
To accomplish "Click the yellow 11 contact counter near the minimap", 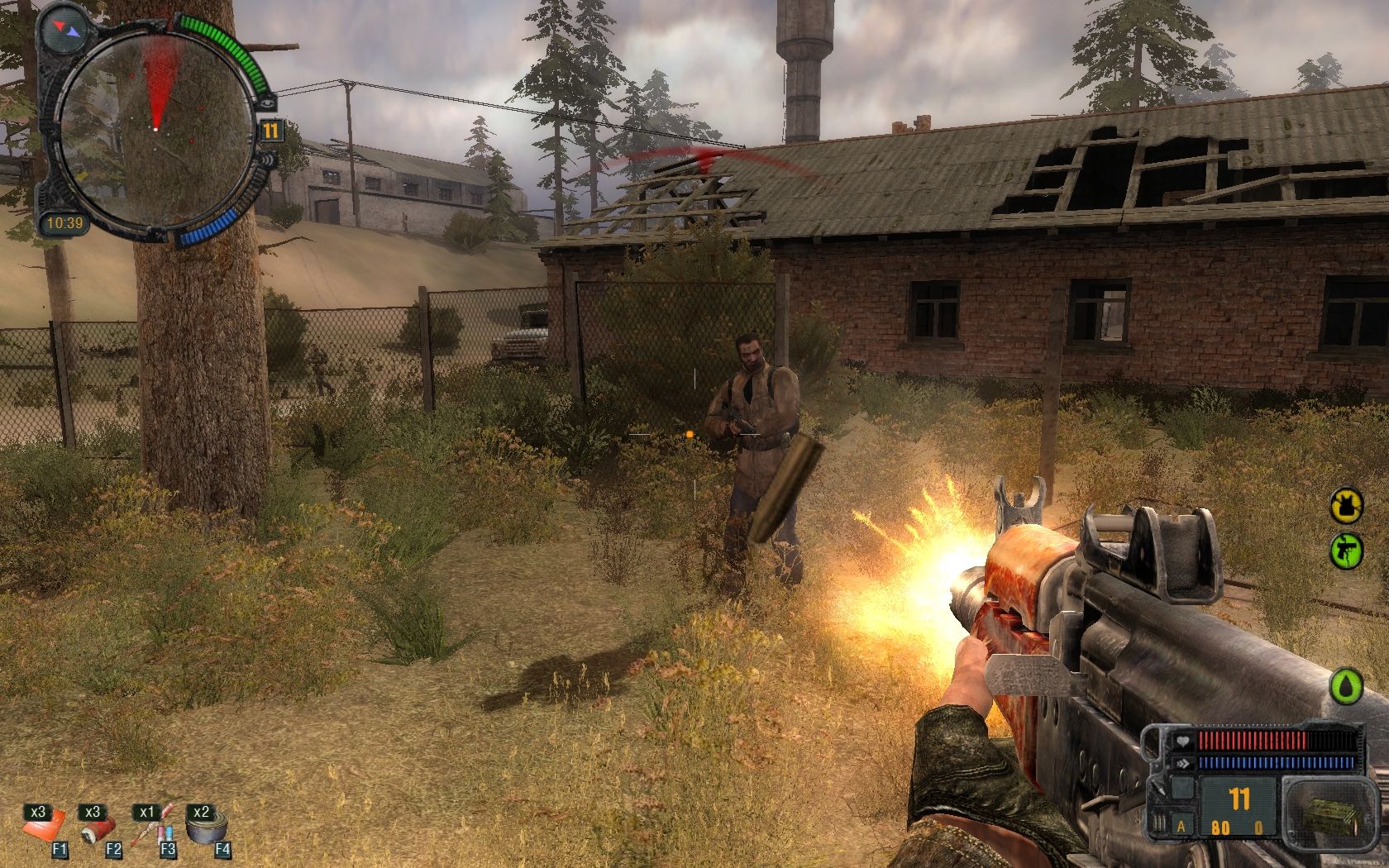I will (x=271, y=130).
